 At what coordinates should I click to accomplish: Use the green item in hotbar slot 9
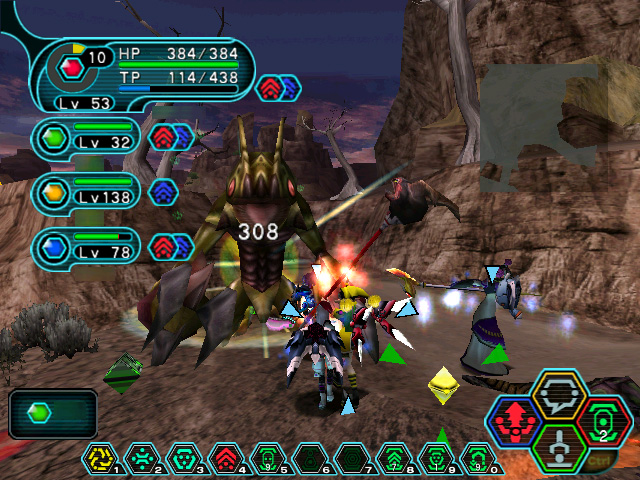[435, 459]
